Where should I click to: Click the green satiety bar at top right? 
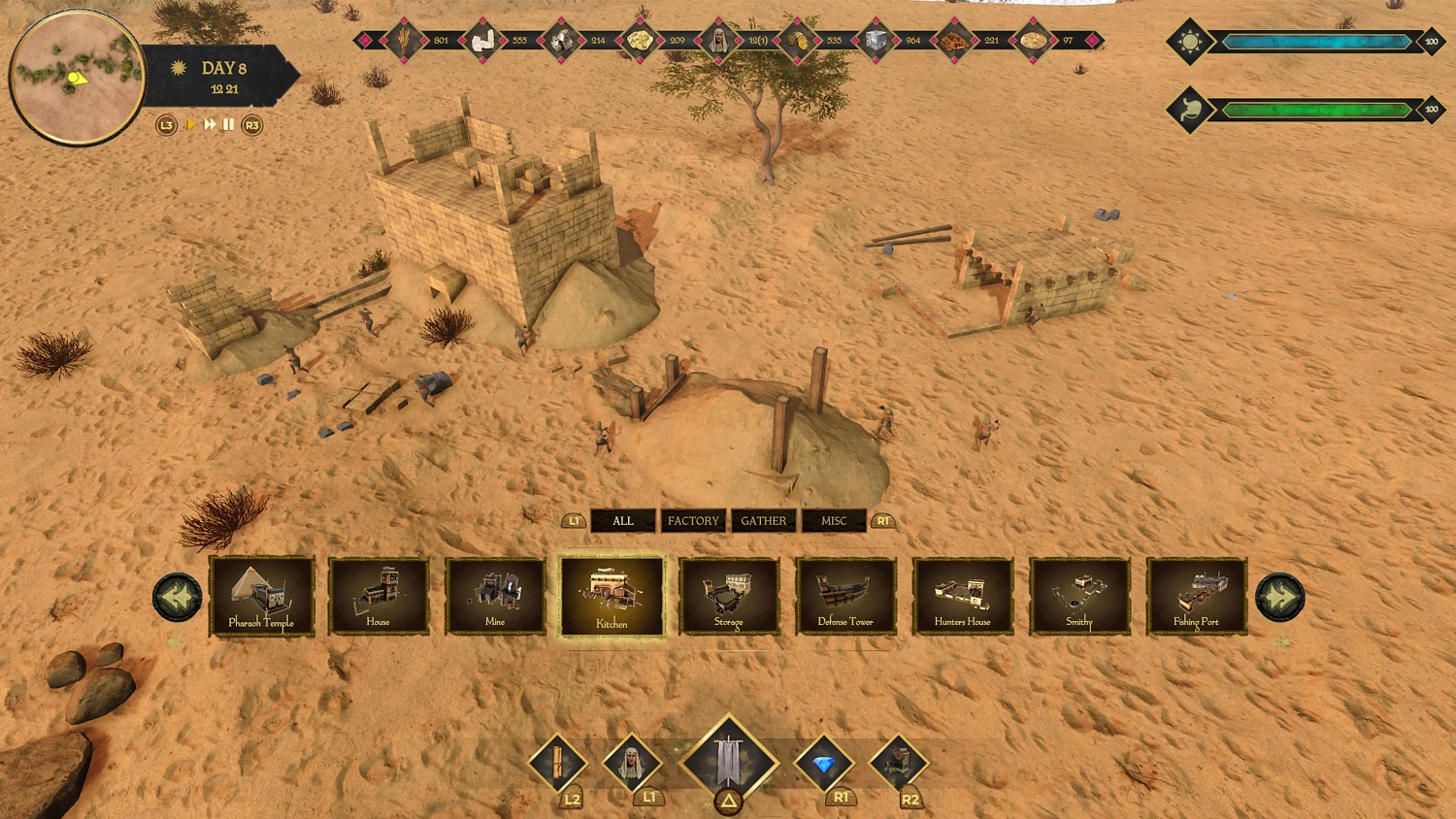(x=1316, y=109)
